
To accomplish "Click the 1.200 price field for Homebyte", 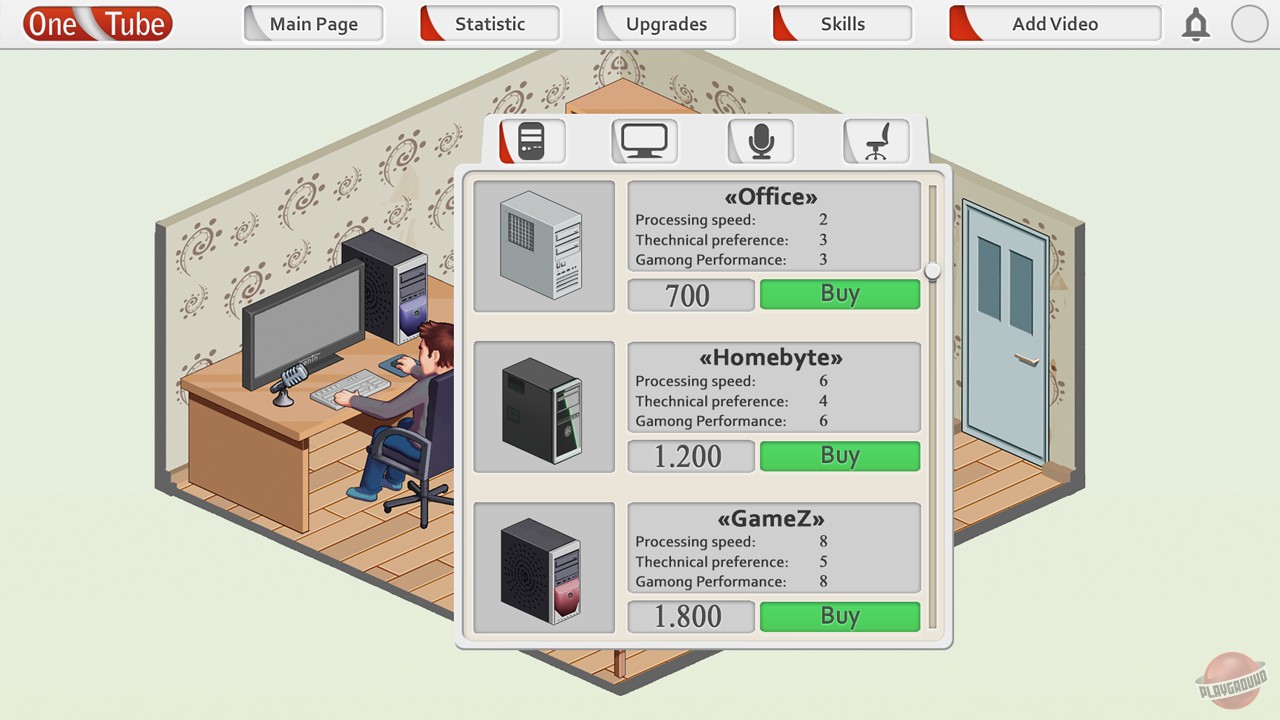I will click(690, 456).
